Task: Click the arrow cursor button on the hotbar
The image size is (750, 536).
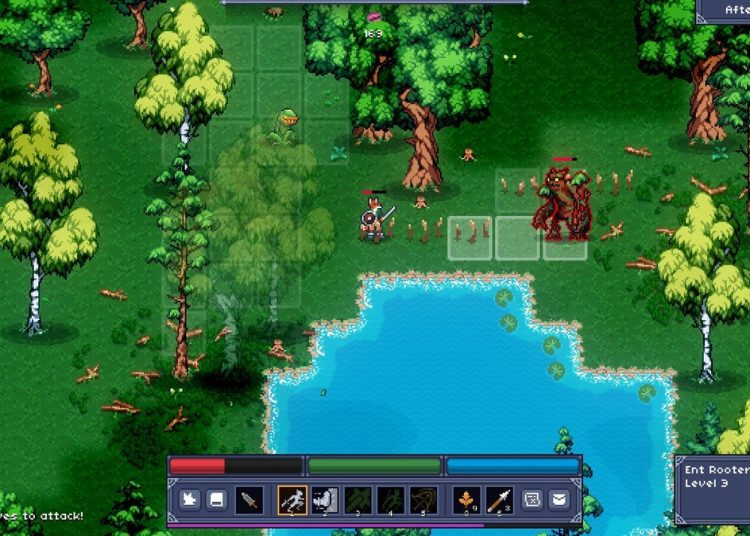Action: 188,499
